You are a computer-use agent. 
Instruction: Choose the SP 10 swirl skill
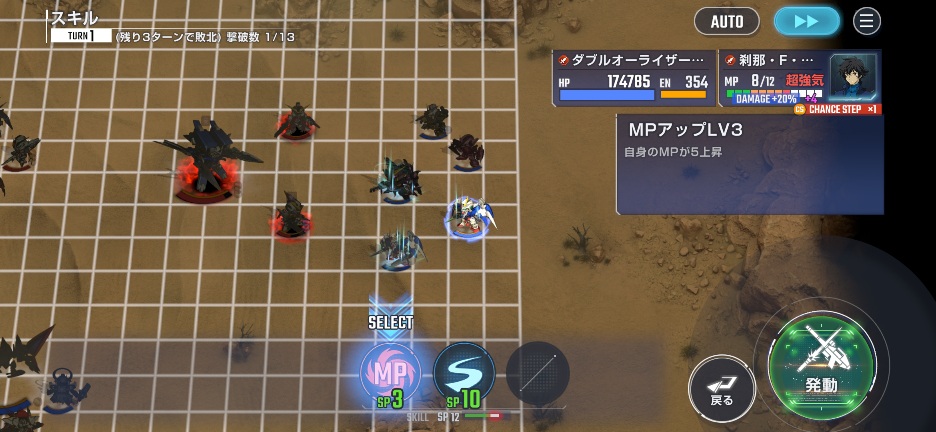(x=464, y=372)
